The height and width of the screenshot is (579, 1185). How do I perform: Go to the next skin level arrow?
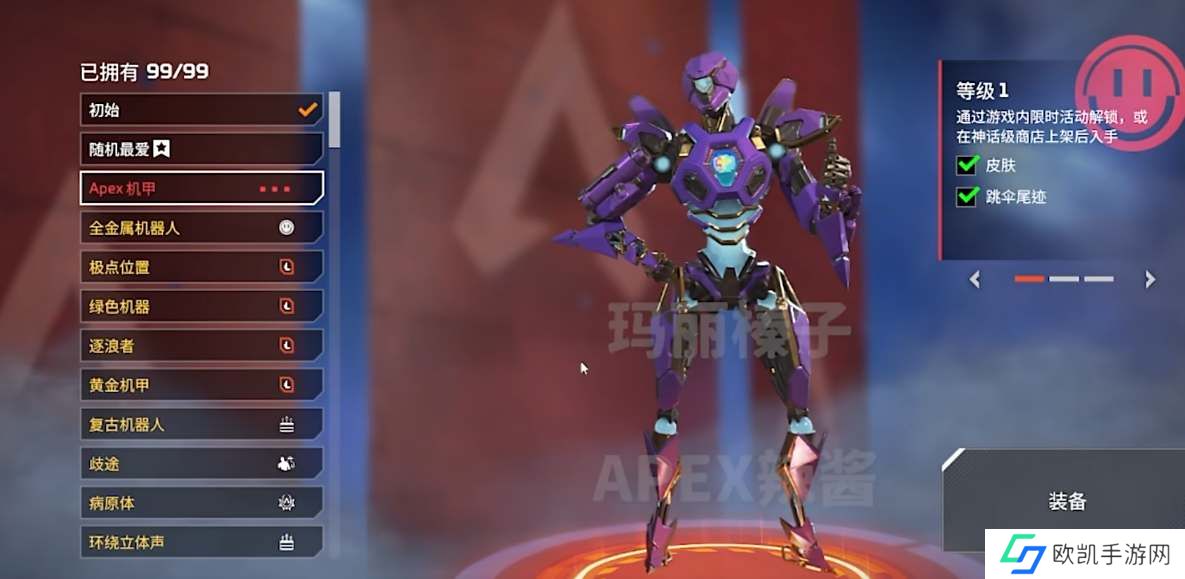(x=1150, y=279)
